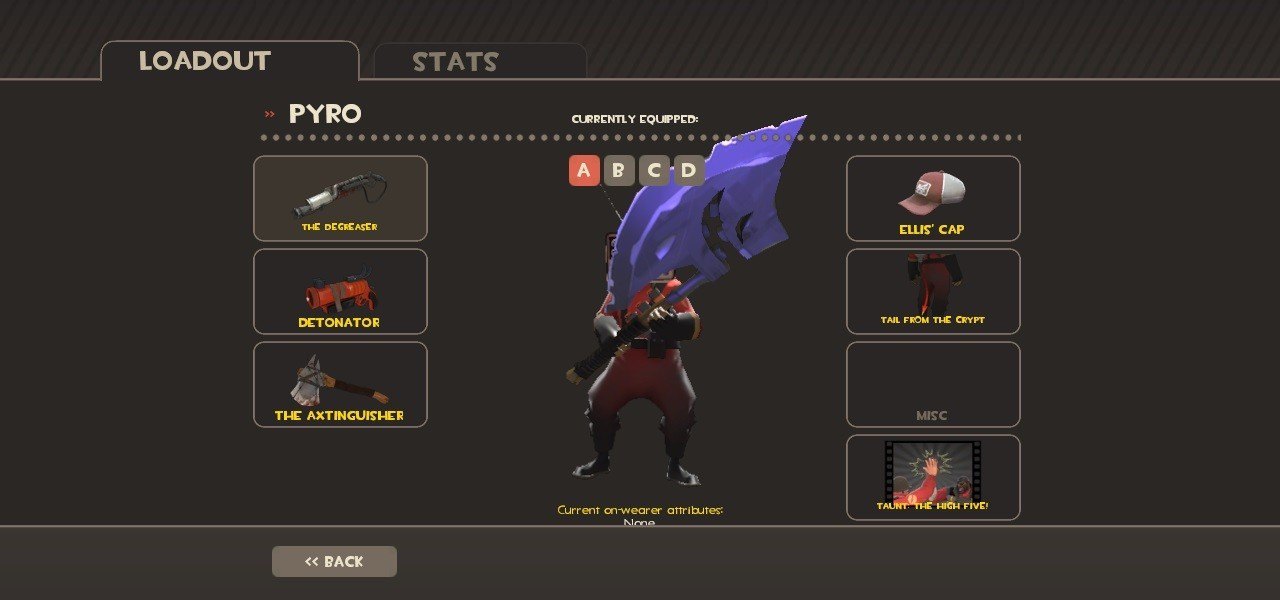
Task: Choose the Detonator secondary slot
Action: (340, 291)
